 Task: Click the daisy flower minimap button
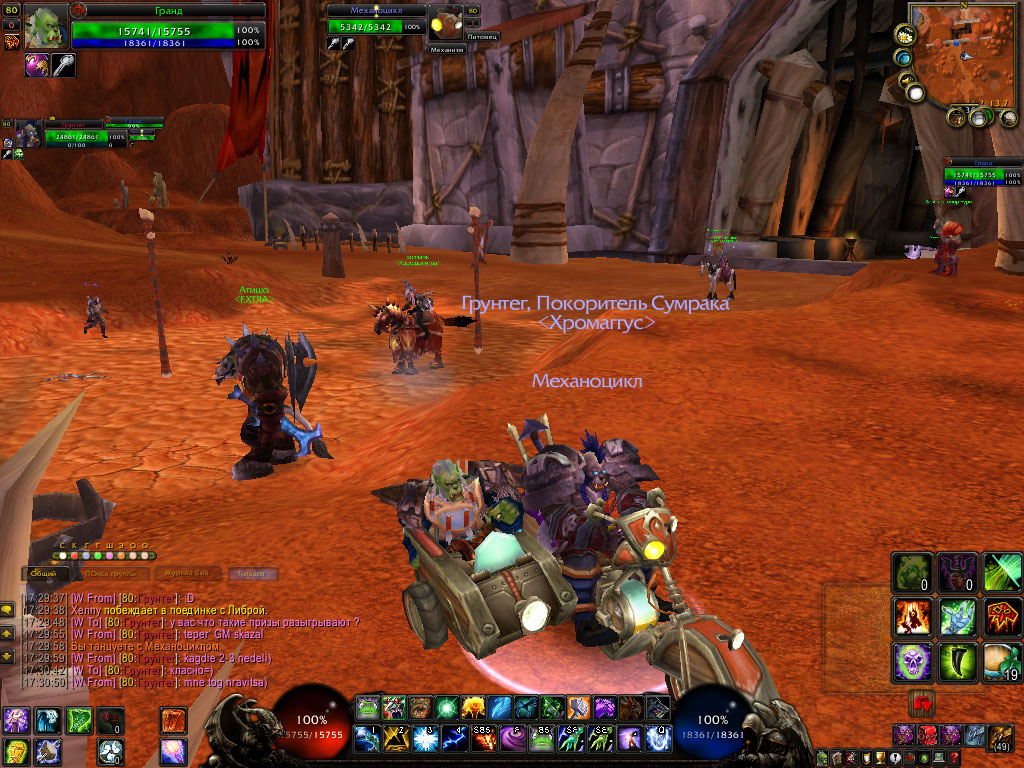(903, 34)
